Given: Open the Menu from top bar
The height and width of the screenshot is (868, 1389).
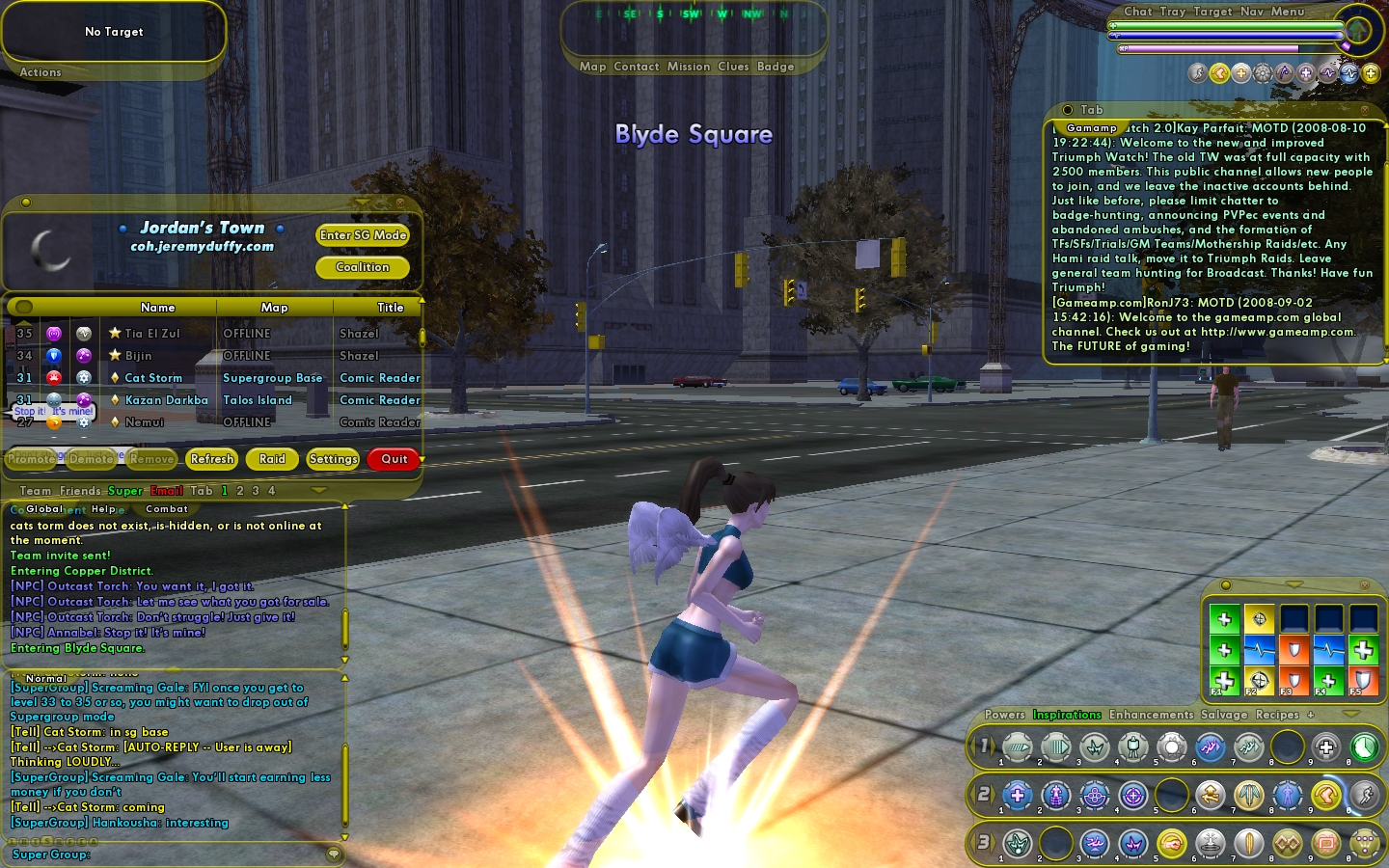Looking at the screenshot, I should pyautogui.click(x=1288, y=12).
